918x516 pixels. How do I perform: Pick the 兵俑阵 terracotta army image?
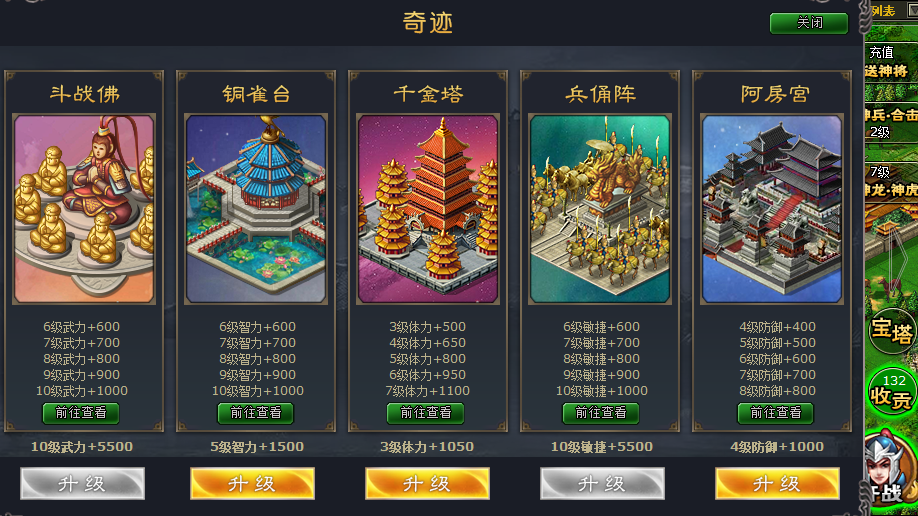(600, 209)
